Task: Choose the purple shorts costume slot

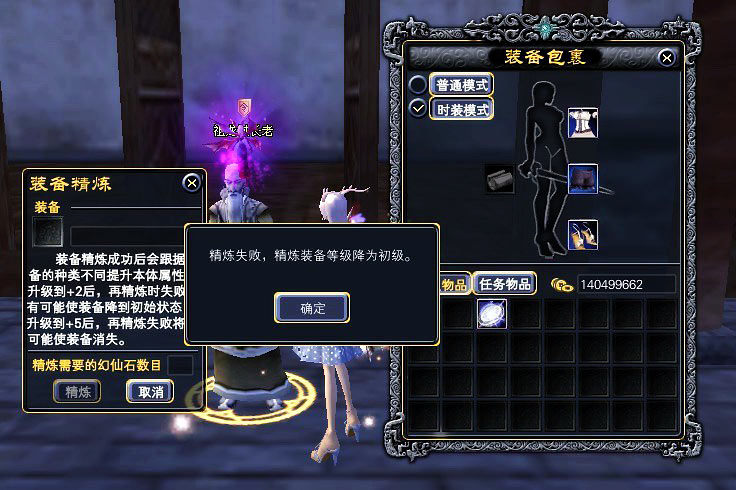Action: click(582, 179)
